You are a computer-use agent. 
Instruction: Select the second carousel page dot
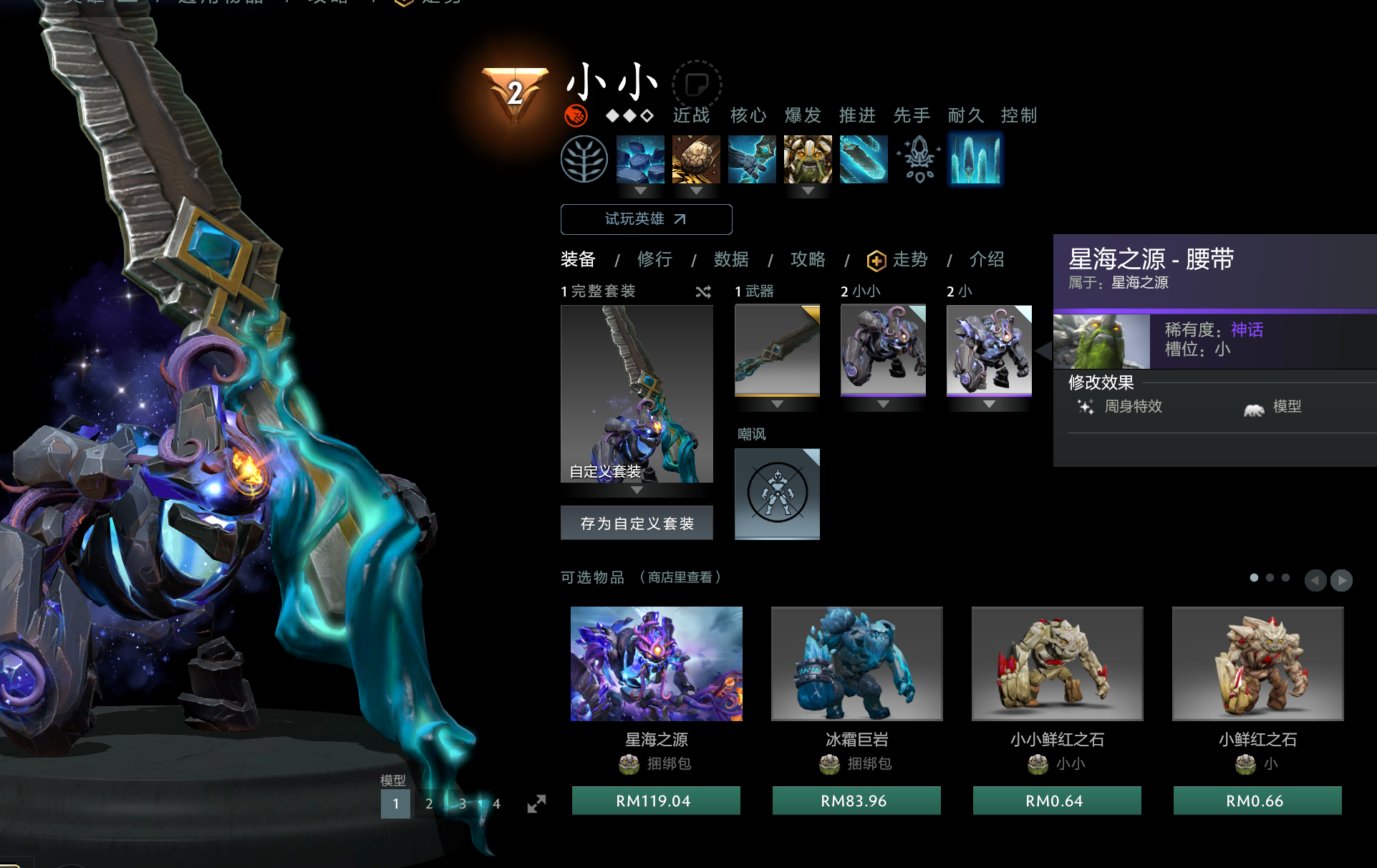tap(1270, 577)
